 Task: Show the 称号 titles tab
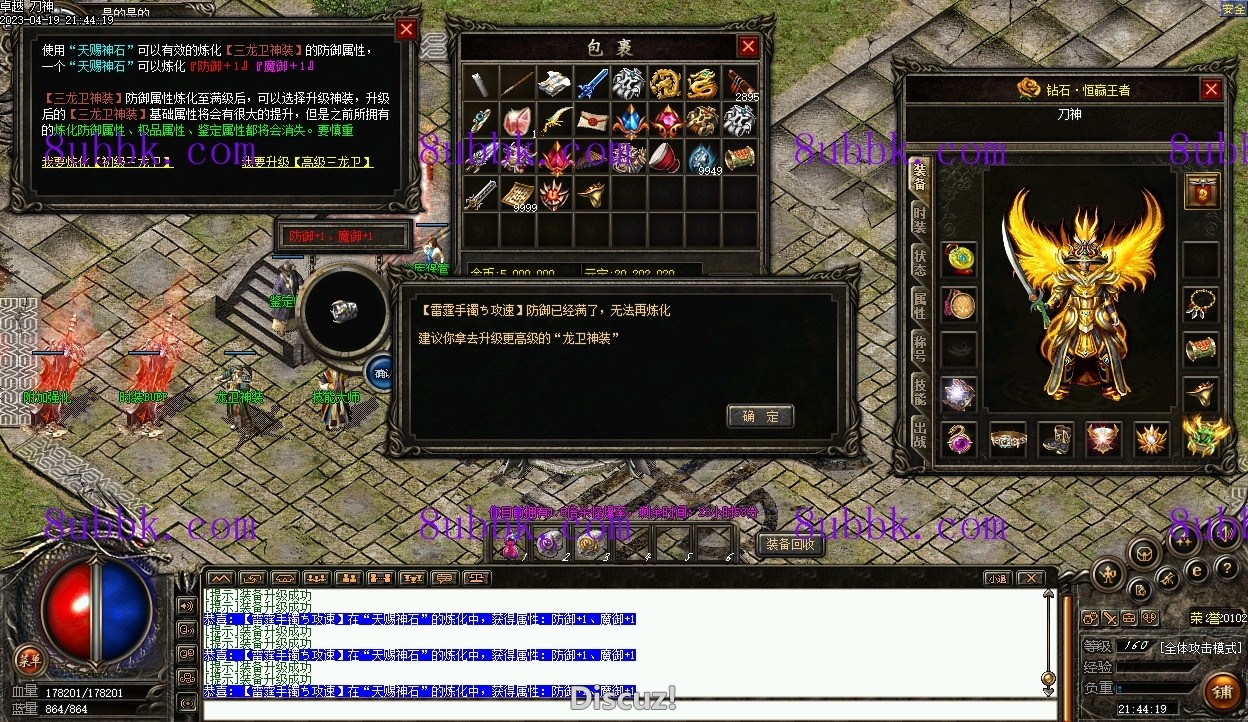(919, 349)
